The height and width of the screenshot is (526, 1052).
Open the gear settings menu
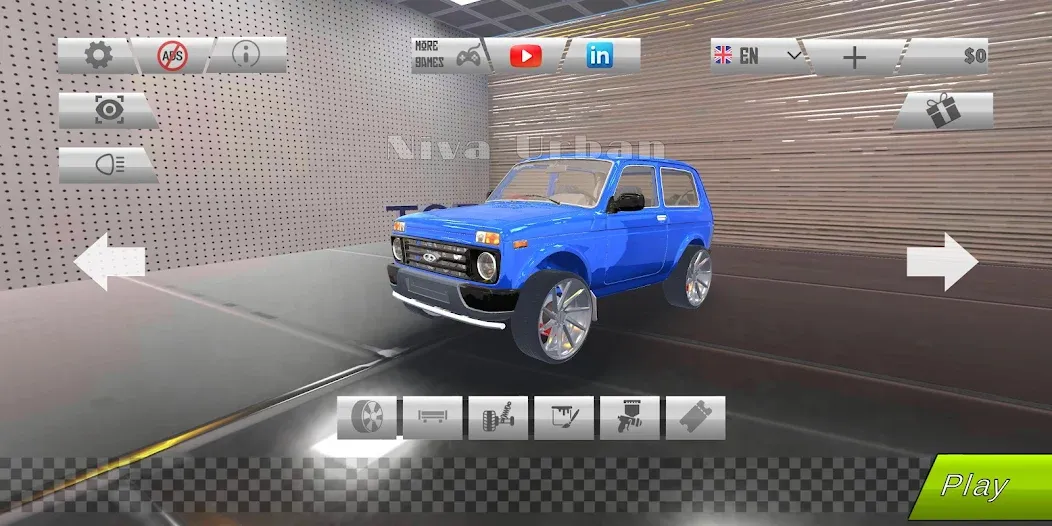click(97, 56)
